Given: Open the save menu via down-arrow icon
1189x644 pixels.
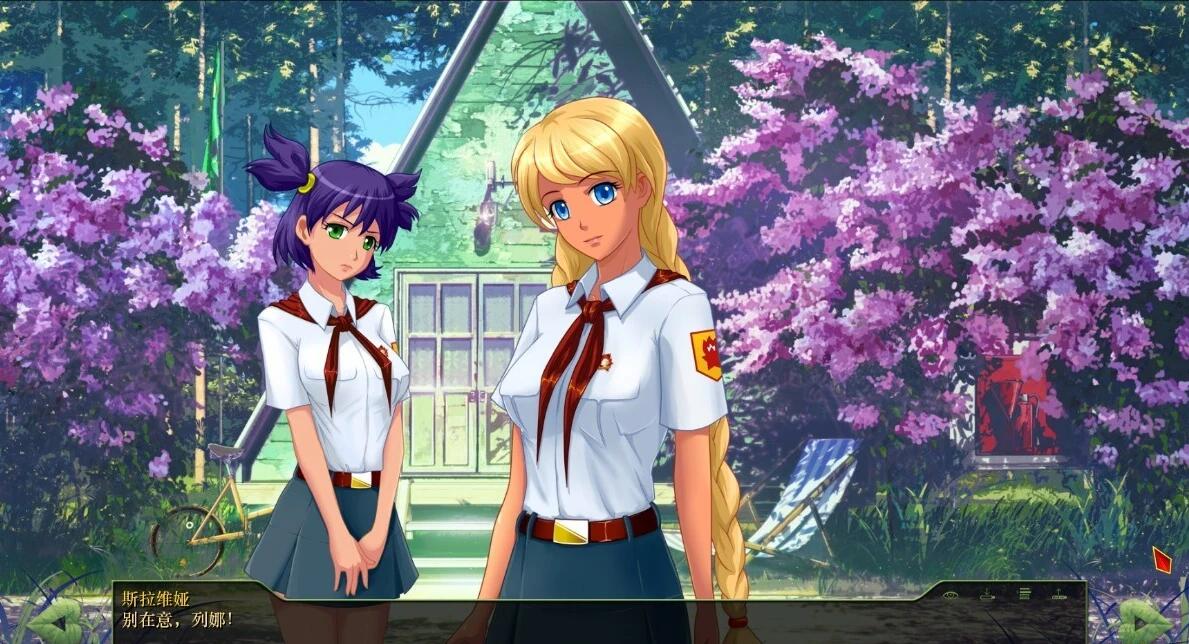Looking at the screenshot, I should coord(988,594).
